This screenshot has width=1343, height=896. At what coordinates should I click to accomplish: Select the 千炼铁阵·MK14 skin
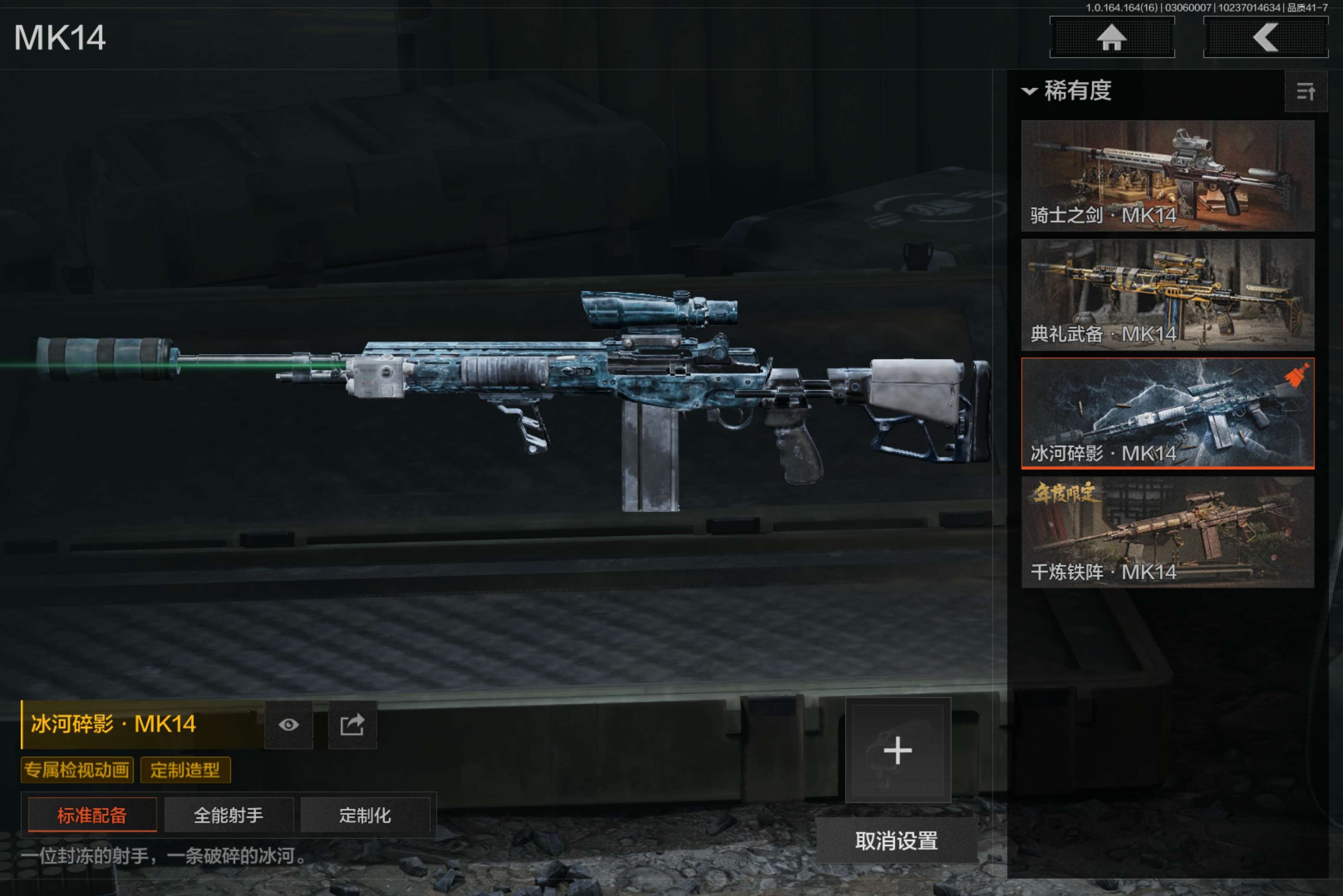coord(1167,532)
